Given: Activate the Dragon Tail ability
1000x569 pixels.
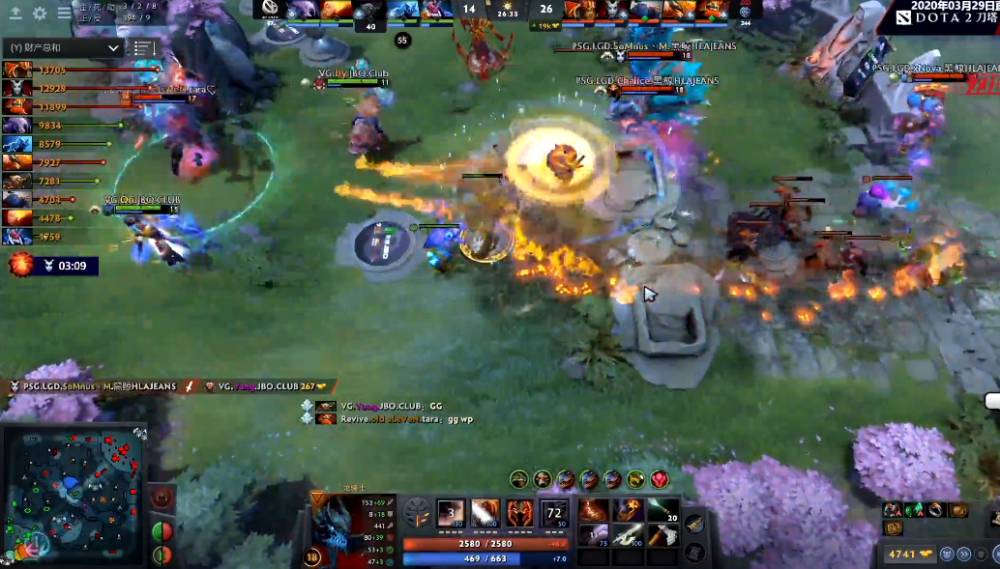Looking at the screenshot, I should point(485,514).
